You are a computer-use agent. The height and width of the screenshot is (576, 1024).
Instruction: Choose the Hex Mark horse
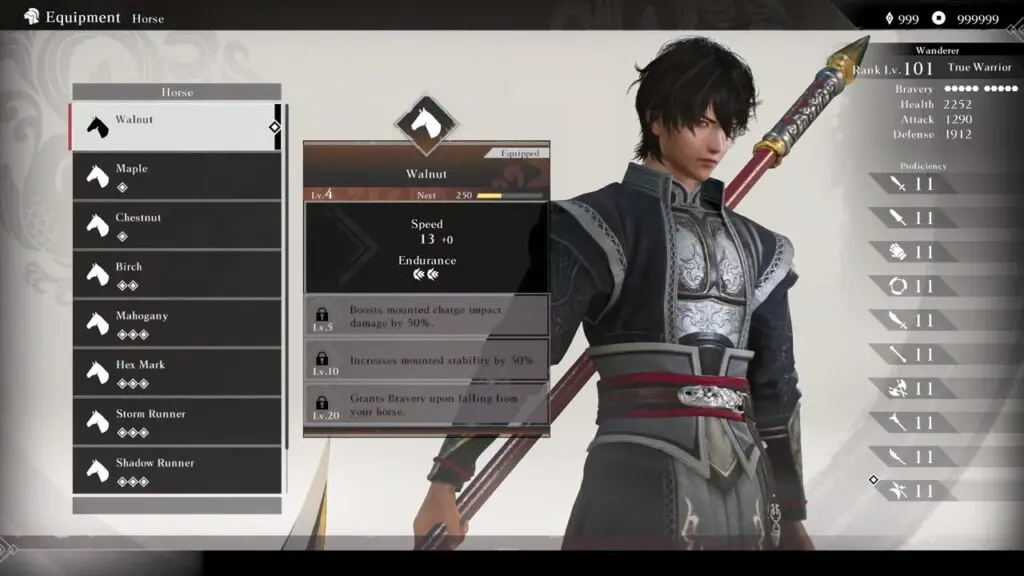pos(177,372)
